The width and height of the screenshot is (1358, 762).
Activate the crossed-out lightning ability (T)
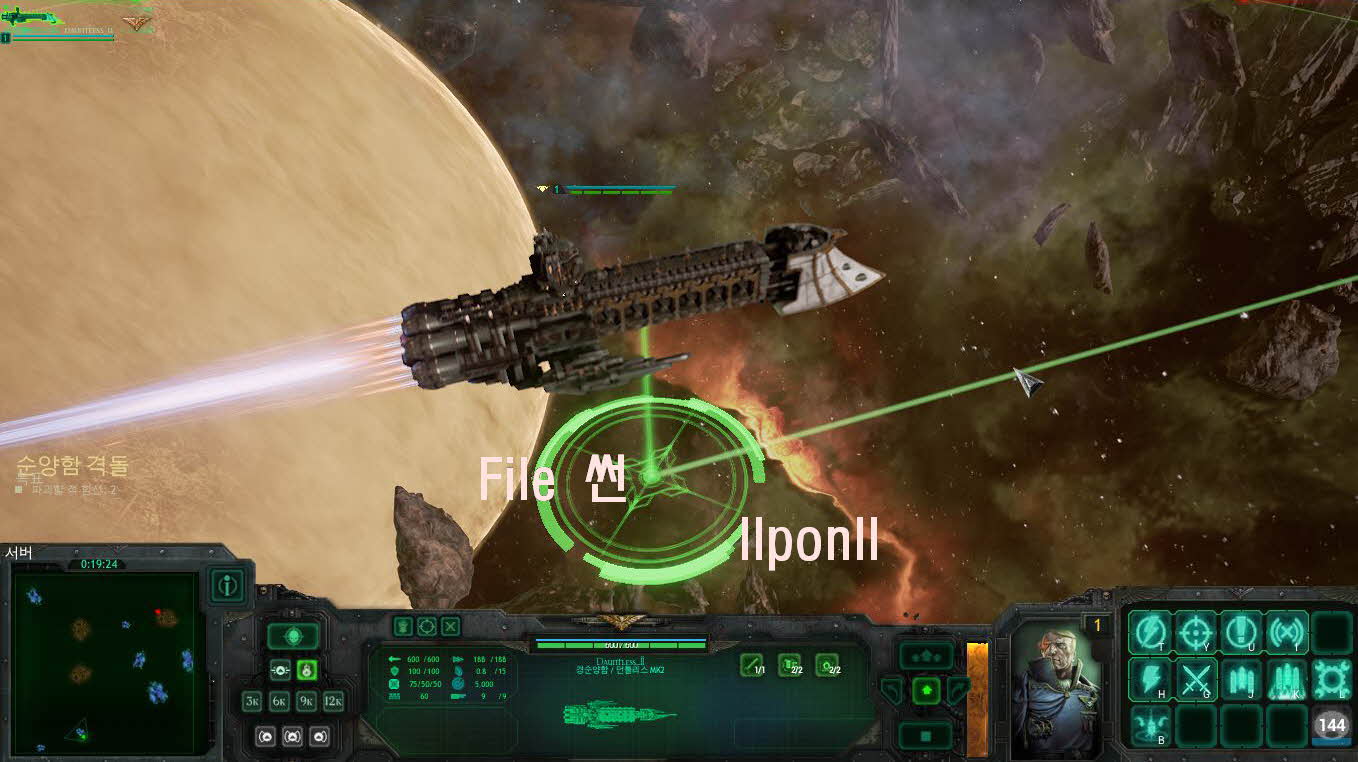click(1150, 631)
